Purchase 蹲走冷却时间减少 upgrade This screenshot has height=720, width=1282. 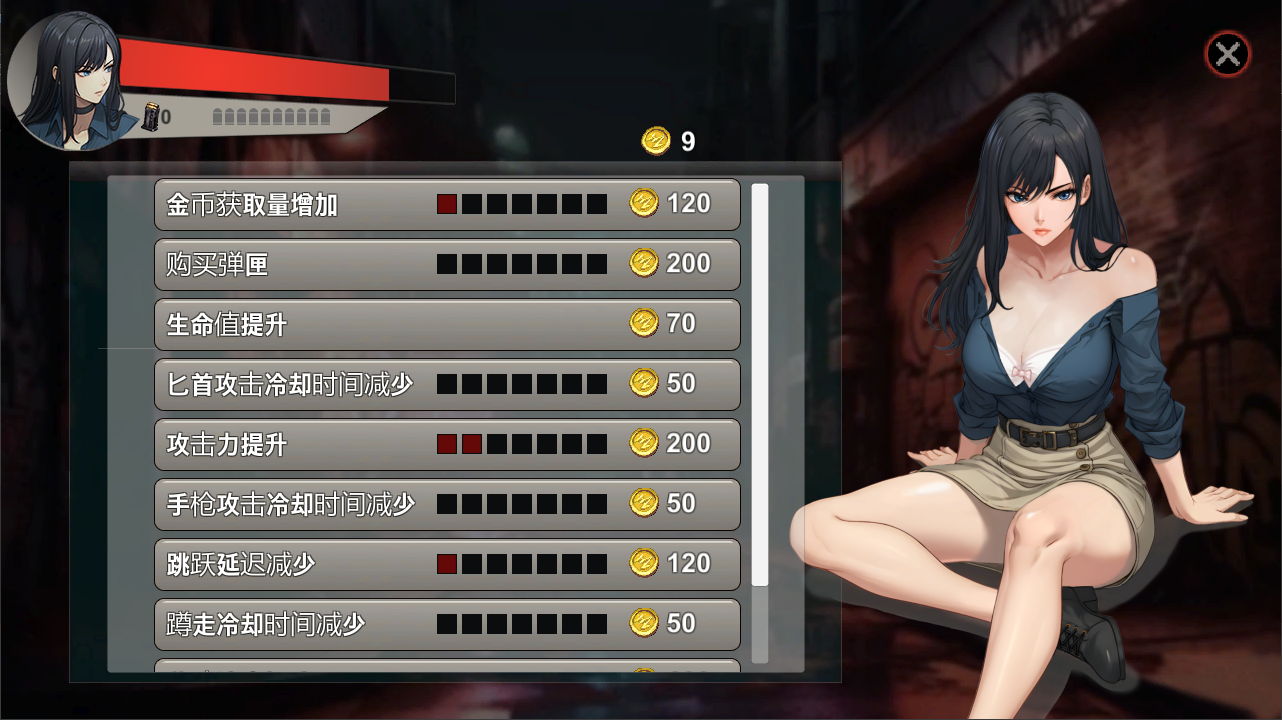point(447,625)
